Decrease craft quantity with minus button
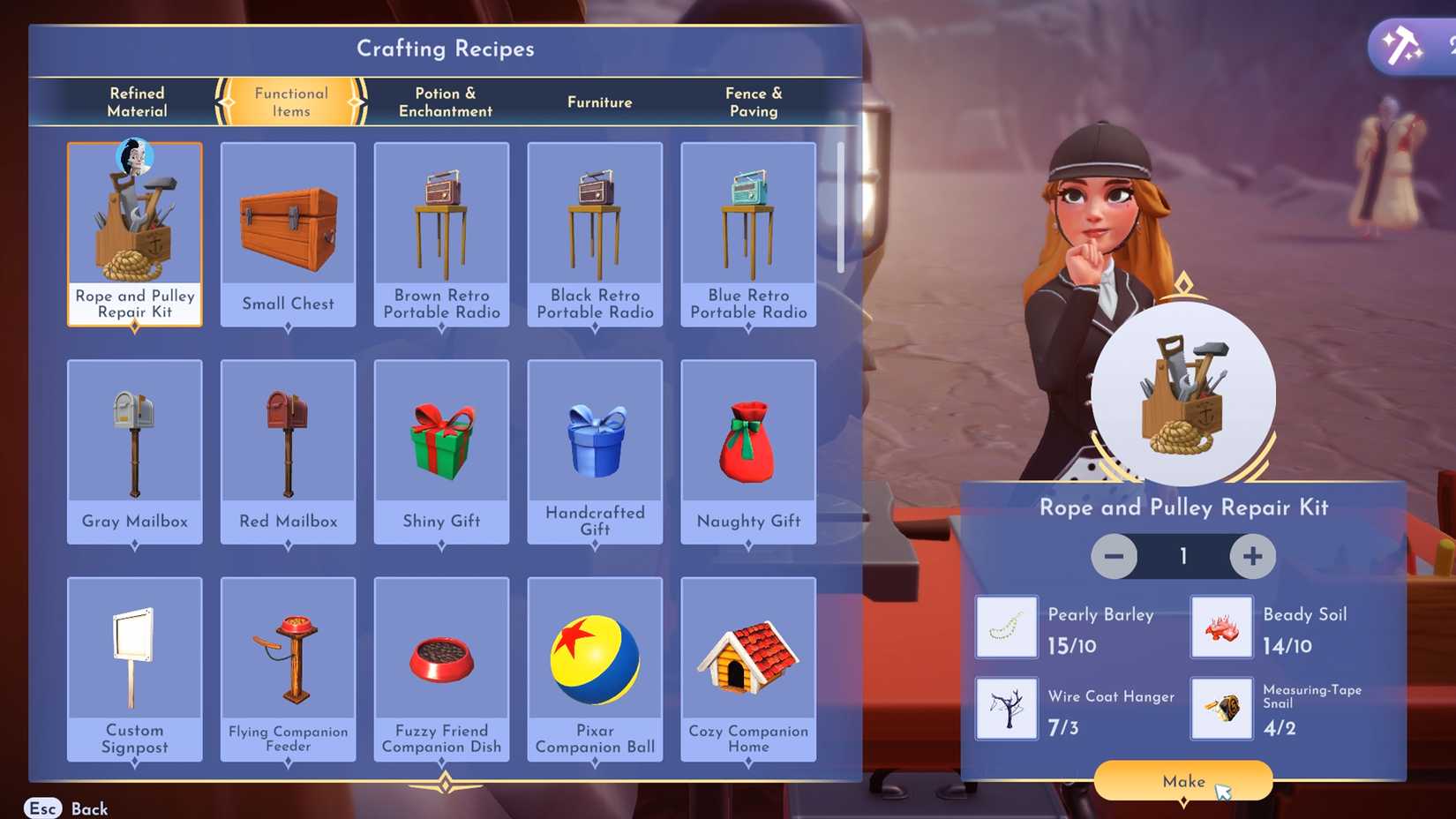Screen dimensions: 1456x819 point(1114,556)
